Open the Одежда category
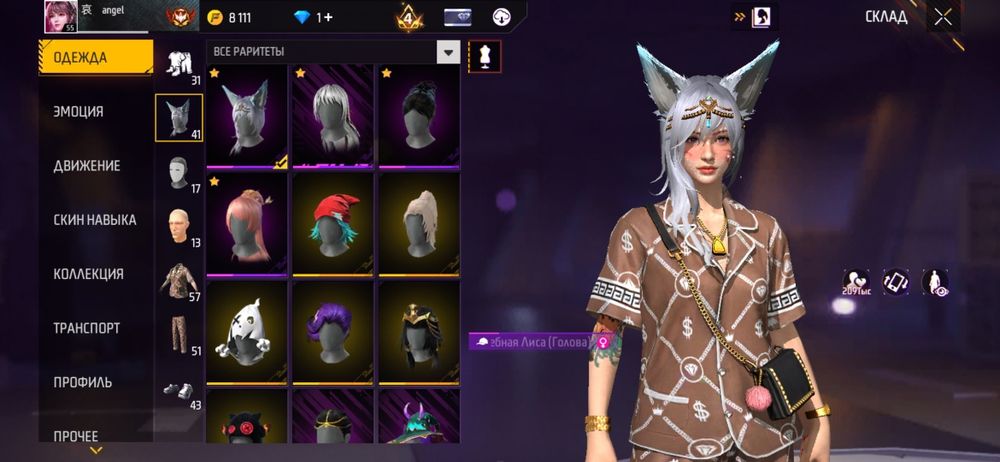1000x462 pixels. pyautogui.click(x=96, y=58)
